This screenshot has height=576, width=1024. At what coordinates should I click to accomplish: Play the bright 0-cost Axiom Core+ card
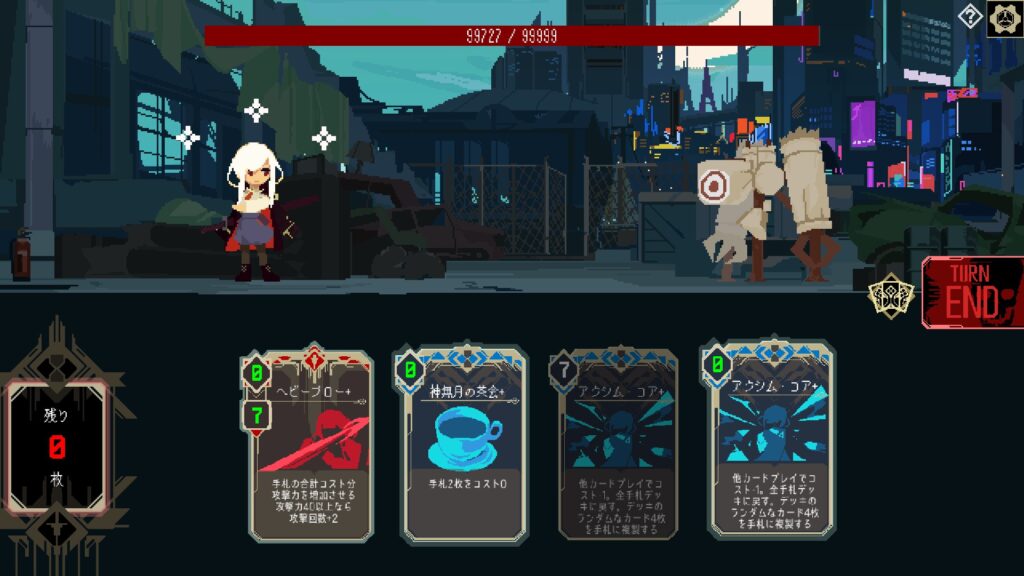(771, 440)
